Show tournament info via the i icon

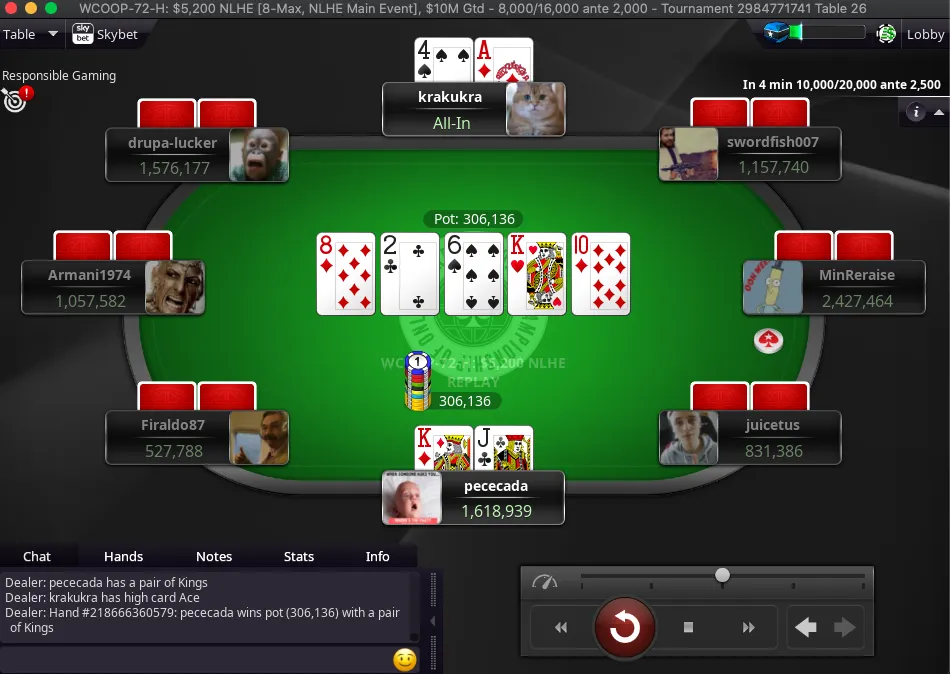click(x=915, y=112)
